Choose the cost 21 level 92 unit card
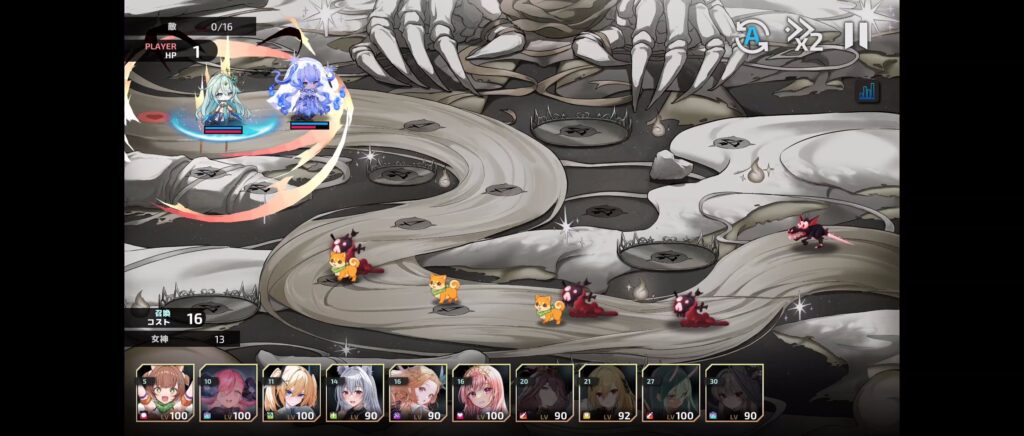The image size is (1024, 436). click(607, 393)
